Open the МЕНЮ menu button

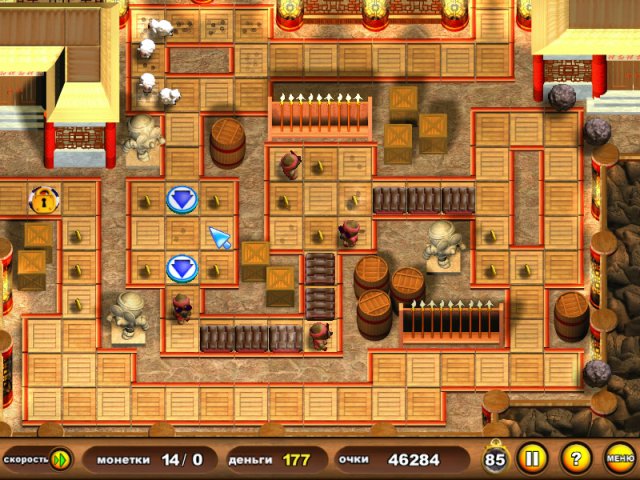619,460
